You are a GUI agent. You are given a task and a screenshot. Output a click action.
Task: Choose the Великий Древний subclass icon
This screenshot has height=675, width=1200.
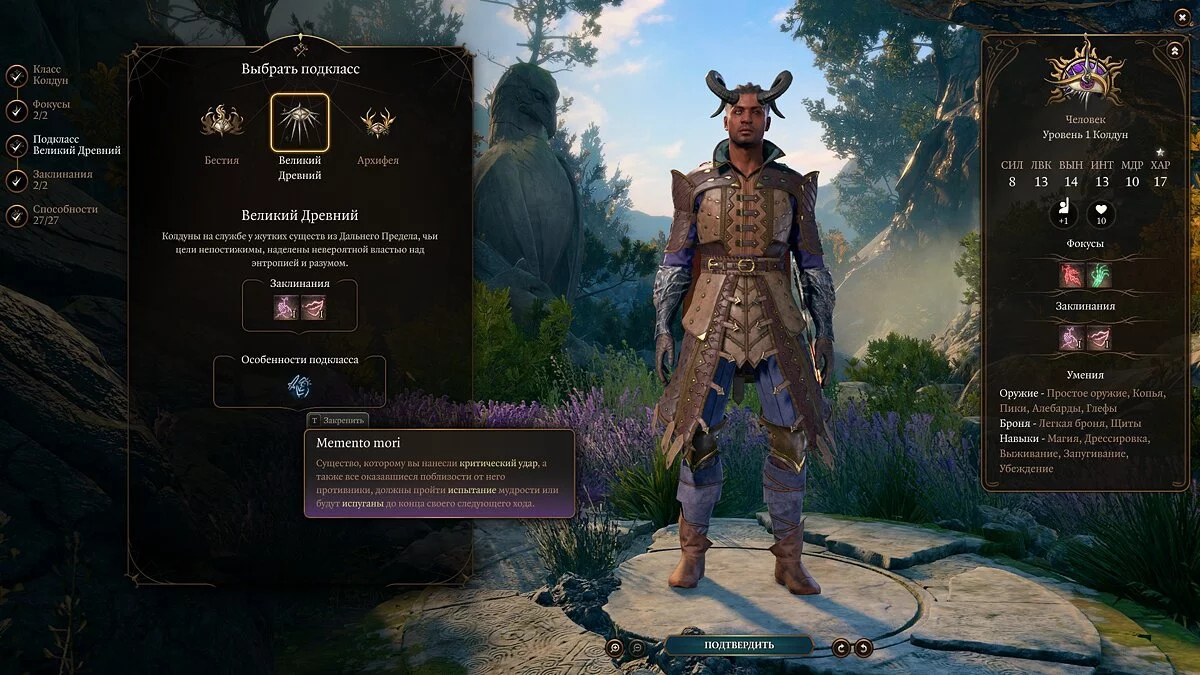(299, 123)
